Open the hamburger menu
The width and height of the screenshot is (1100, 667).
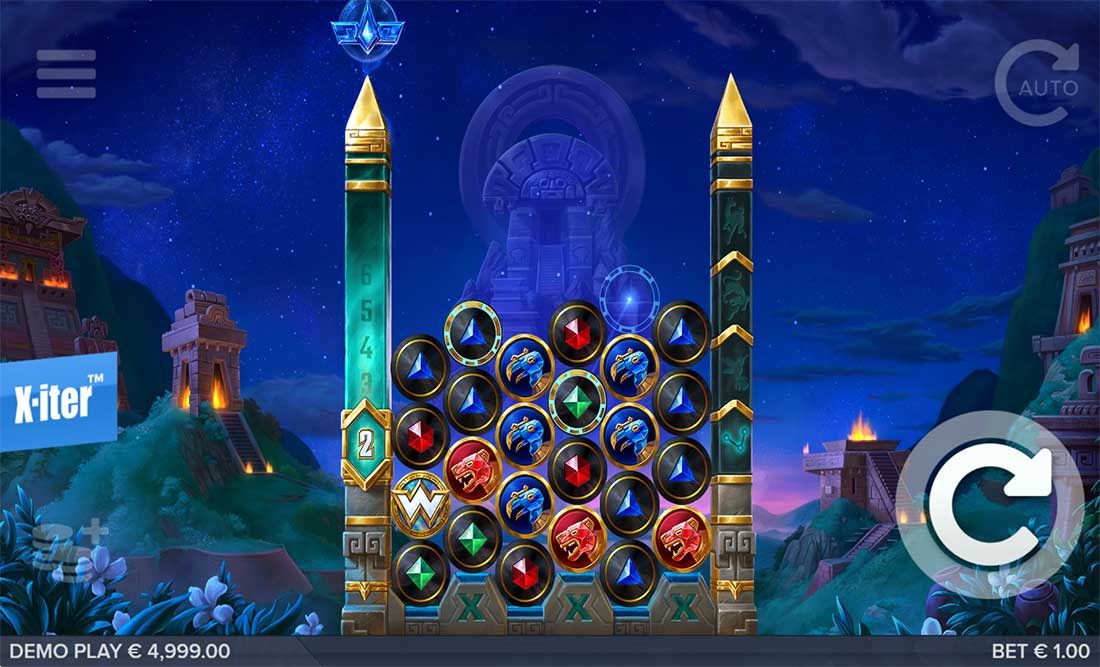tap(66, 74)
